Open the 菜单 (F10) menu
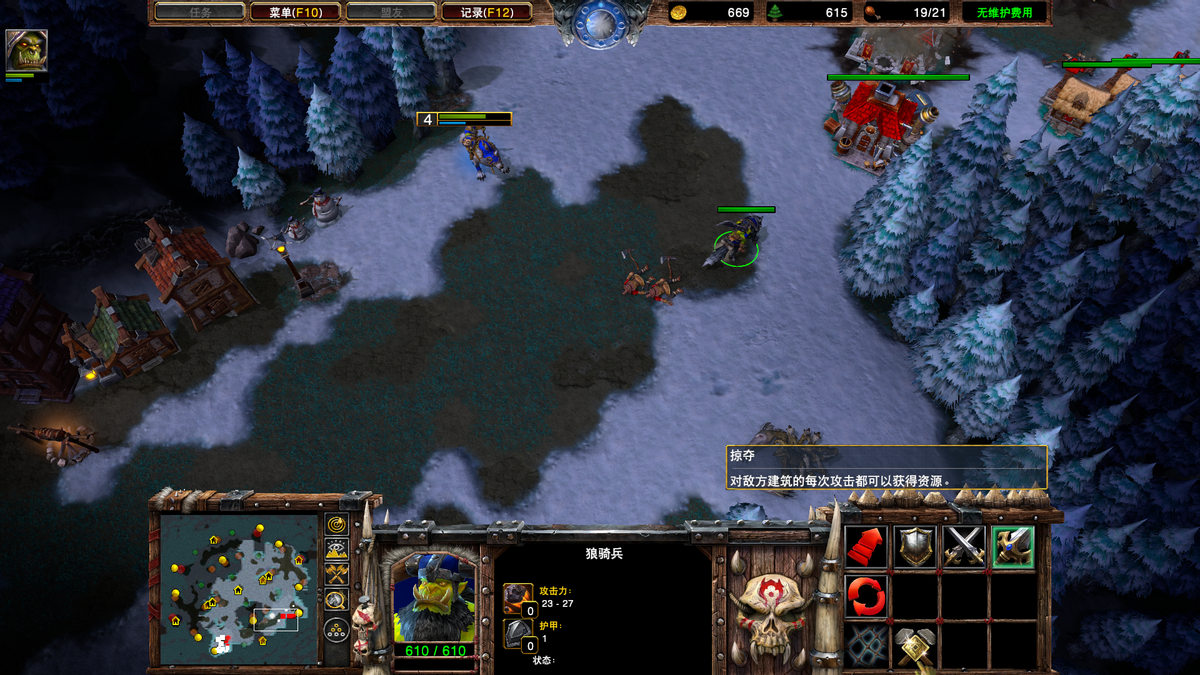The height and width of the screenshot is (675, 1200). pyautogui.click(x=295, y=12)
